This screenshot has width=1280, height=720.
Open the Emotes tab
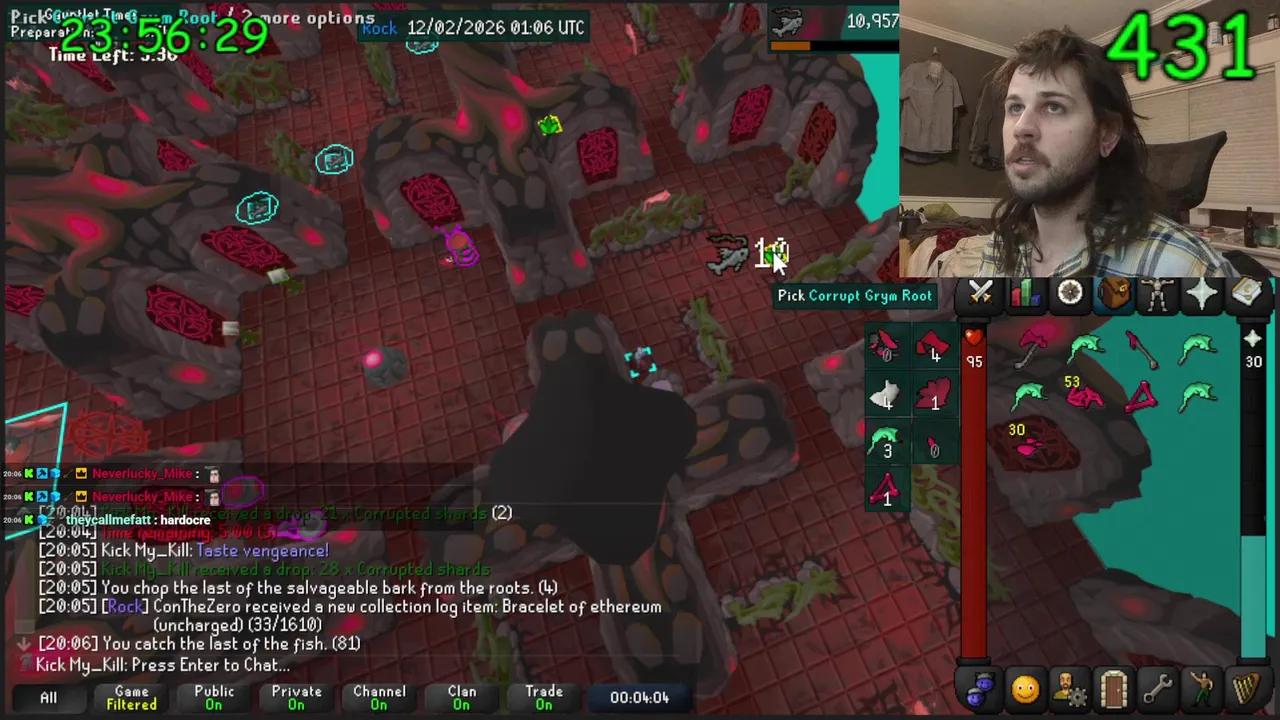click(1201, 689)
